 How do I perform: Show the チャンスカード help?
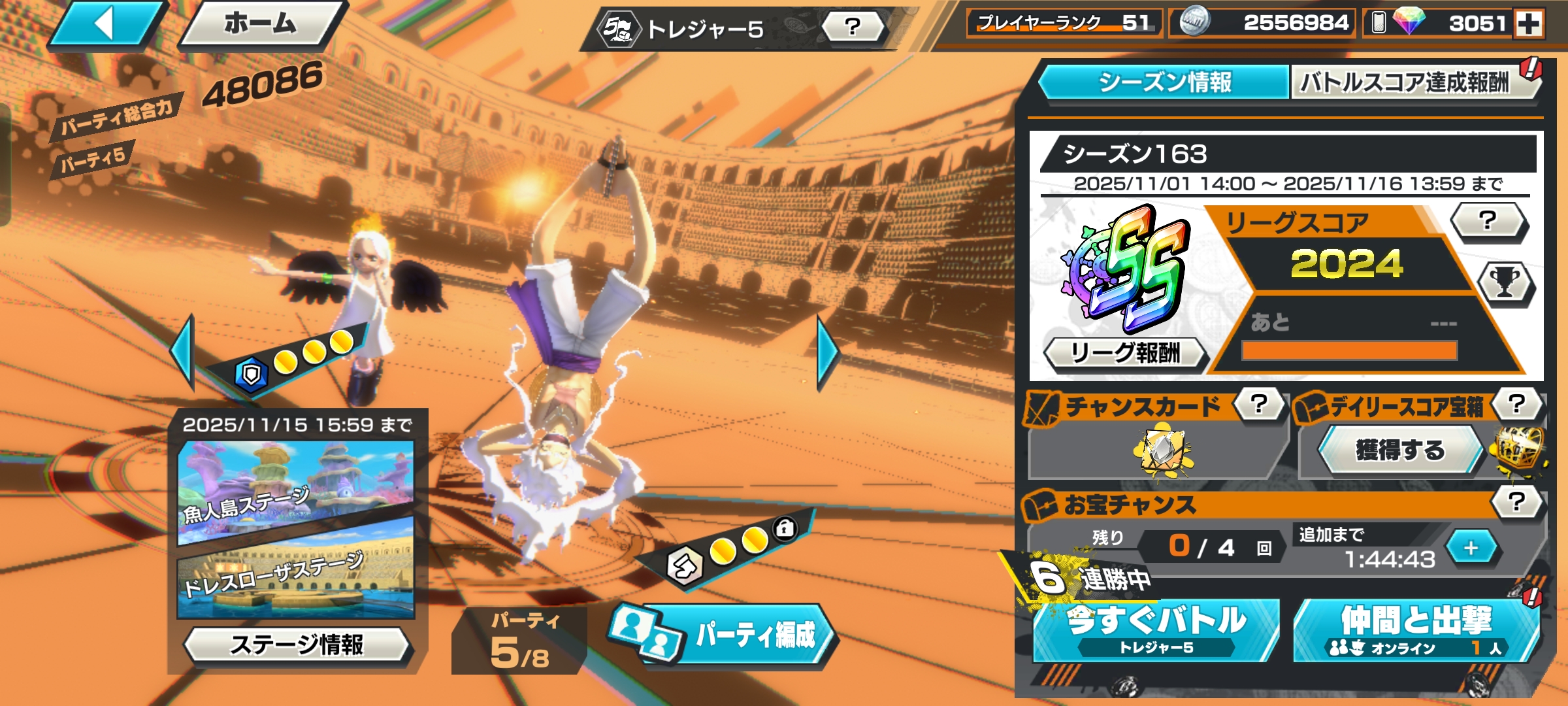coord(1258,405)
